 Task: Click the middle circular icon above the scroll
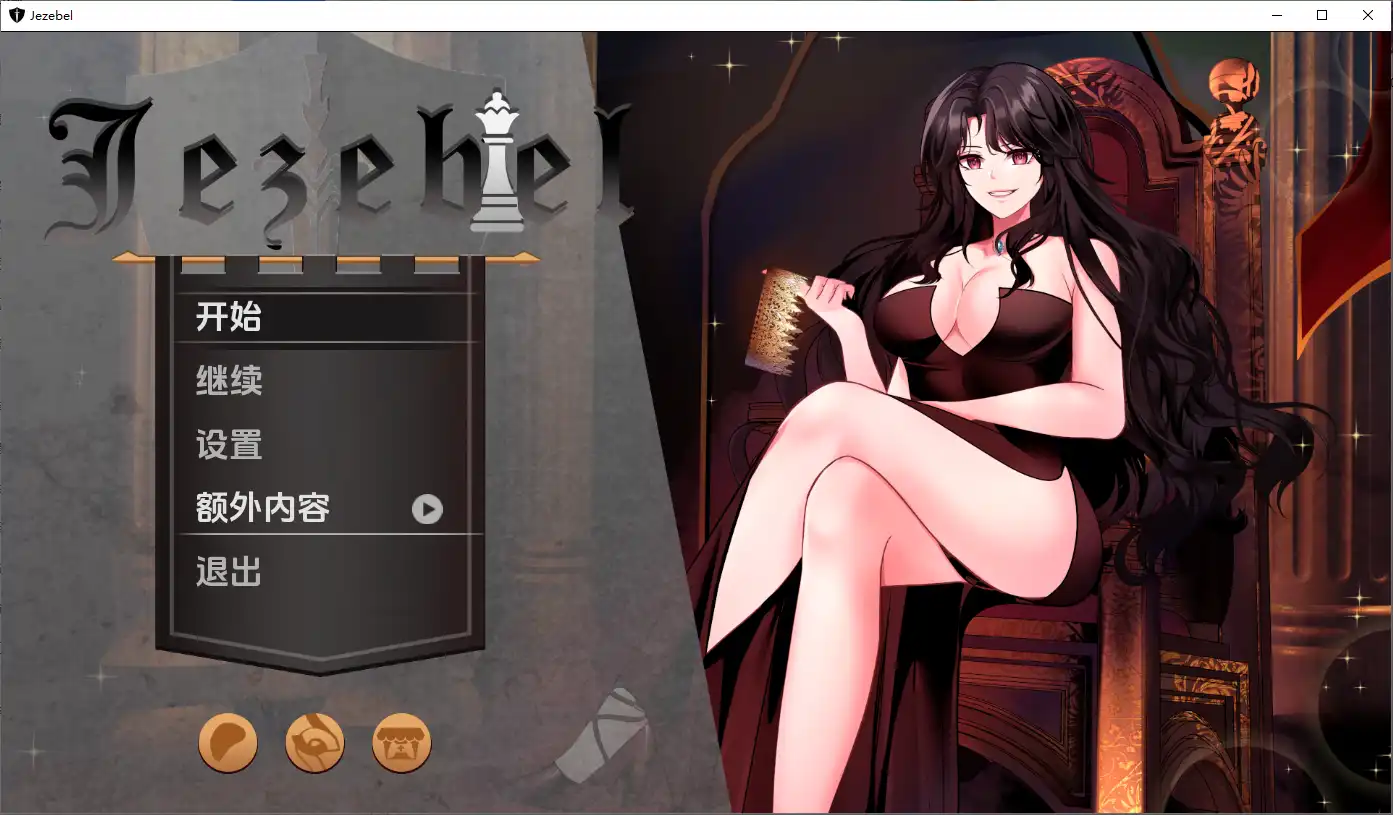pos(315,742)
